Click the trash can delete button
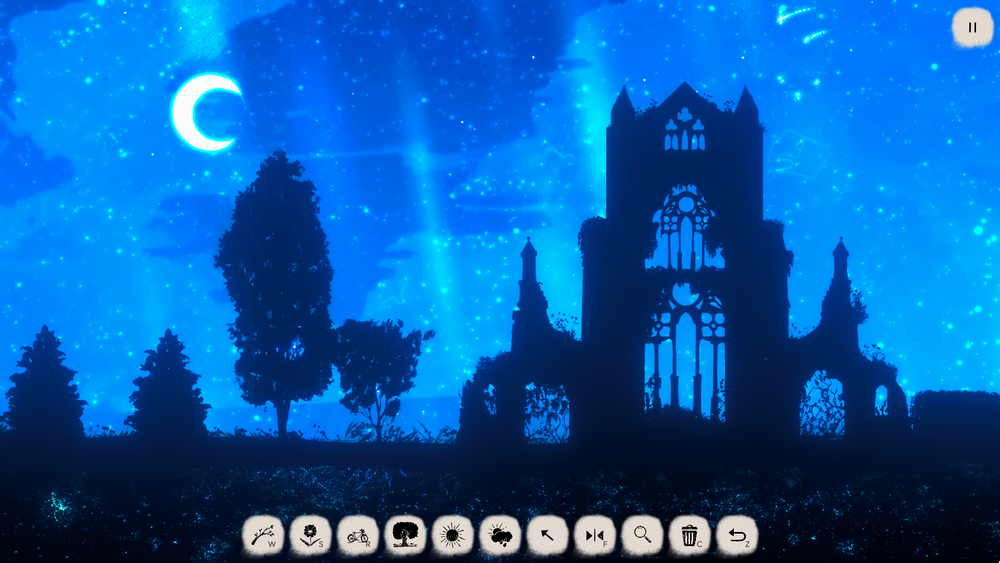The width and height of the screenshot is (1000, 563). click(689, 536)
